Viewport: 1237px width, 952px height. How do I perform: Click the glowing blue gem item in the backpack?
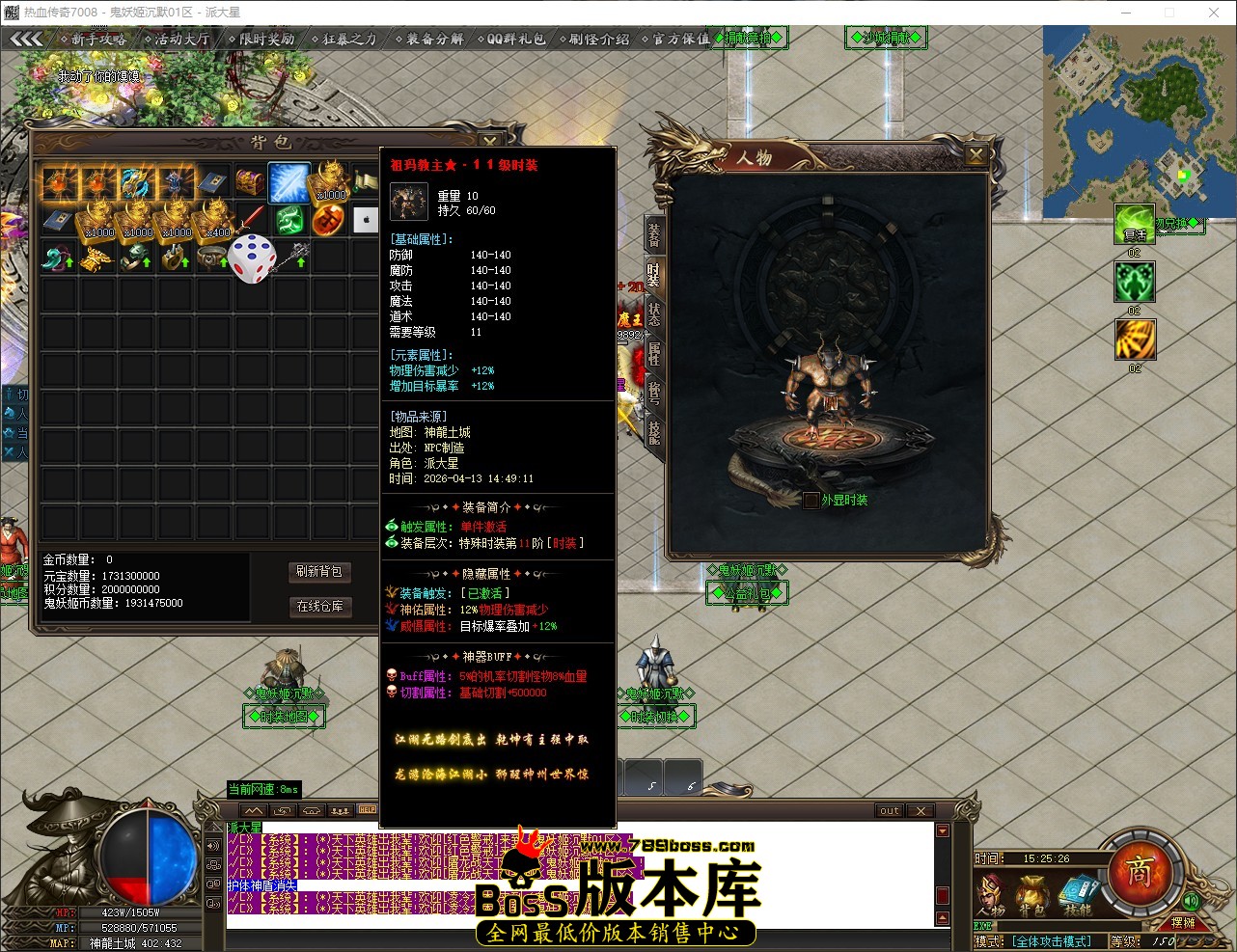[x=287, y=183]
